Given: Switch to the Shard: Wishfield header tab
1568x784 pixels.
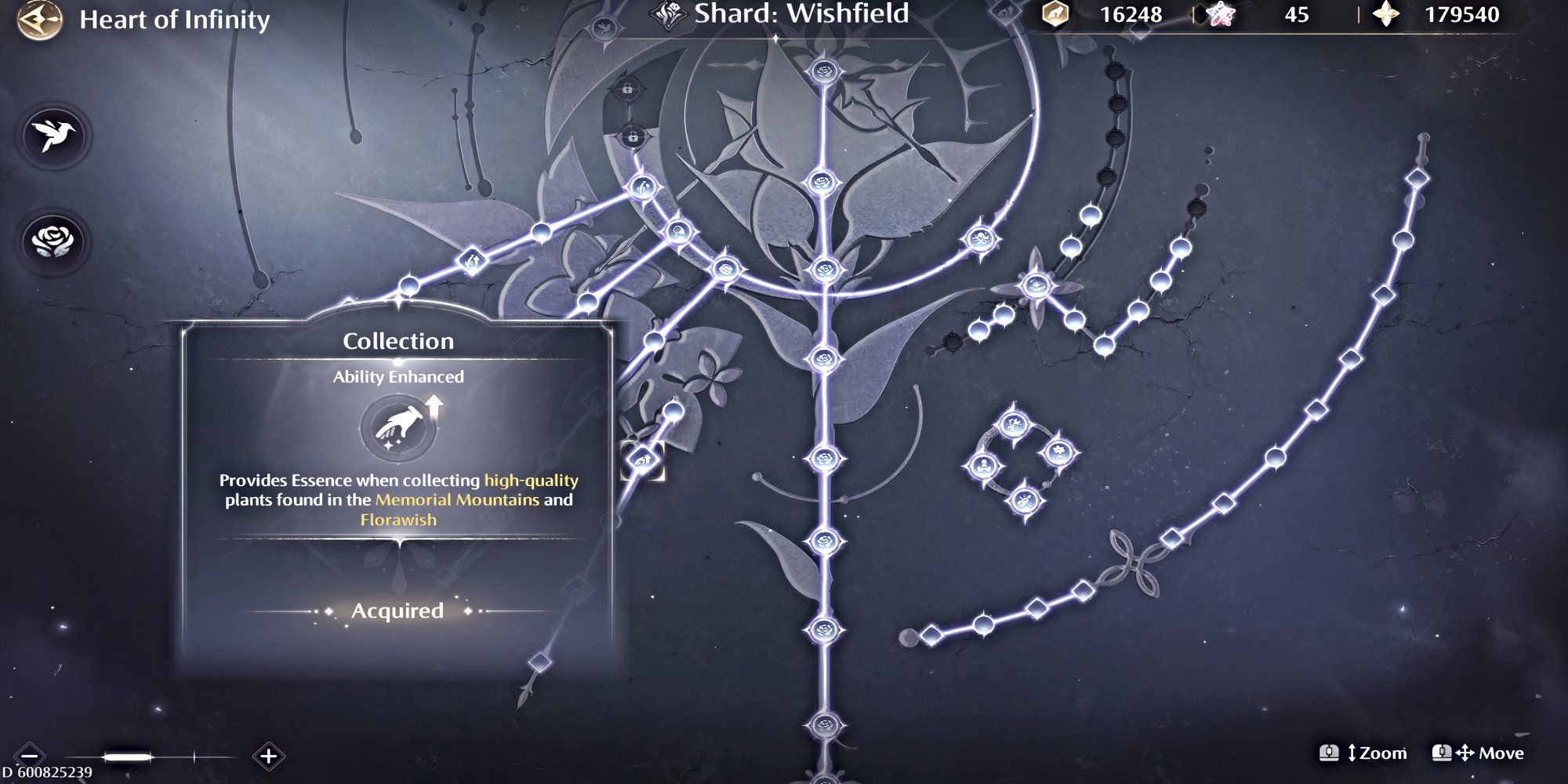Looking at the screenshot, I should [800, 13].
